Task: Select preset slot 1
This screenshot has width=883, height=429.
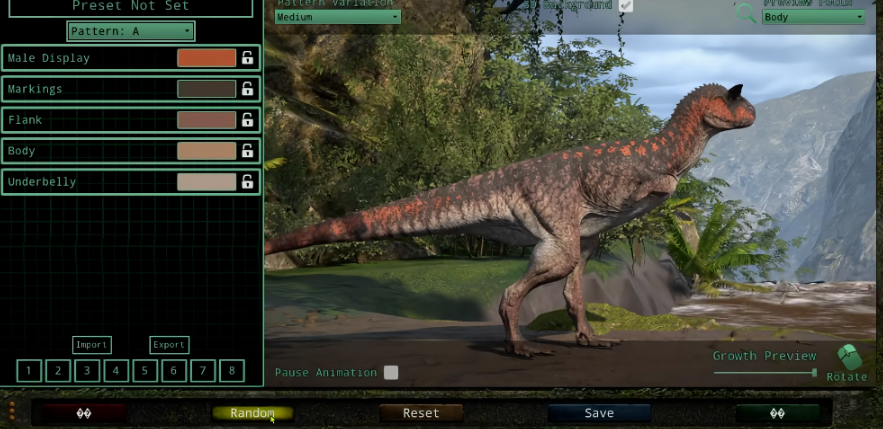Action: pos(29,371)
